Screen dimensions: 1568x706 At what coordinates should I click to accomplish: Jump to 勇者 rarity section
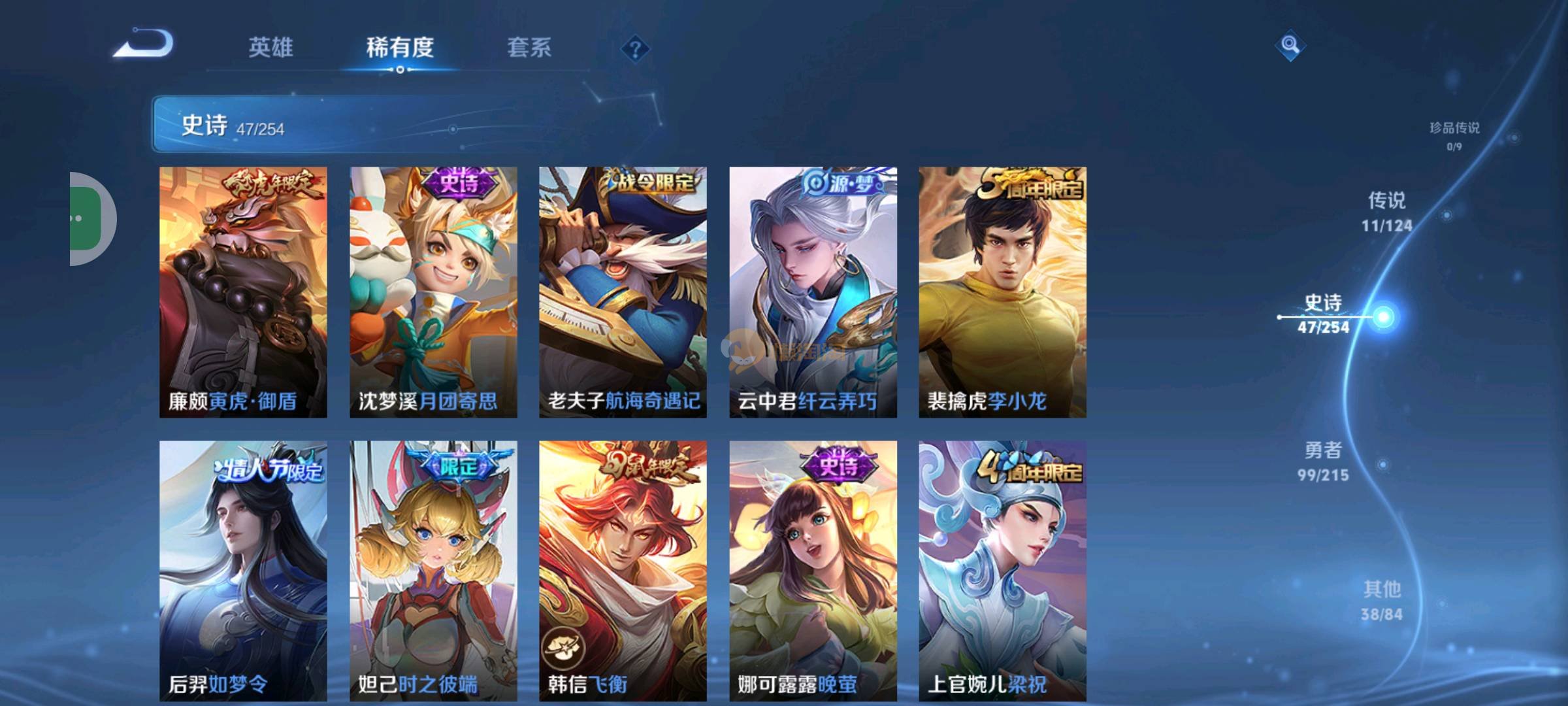1323,461
